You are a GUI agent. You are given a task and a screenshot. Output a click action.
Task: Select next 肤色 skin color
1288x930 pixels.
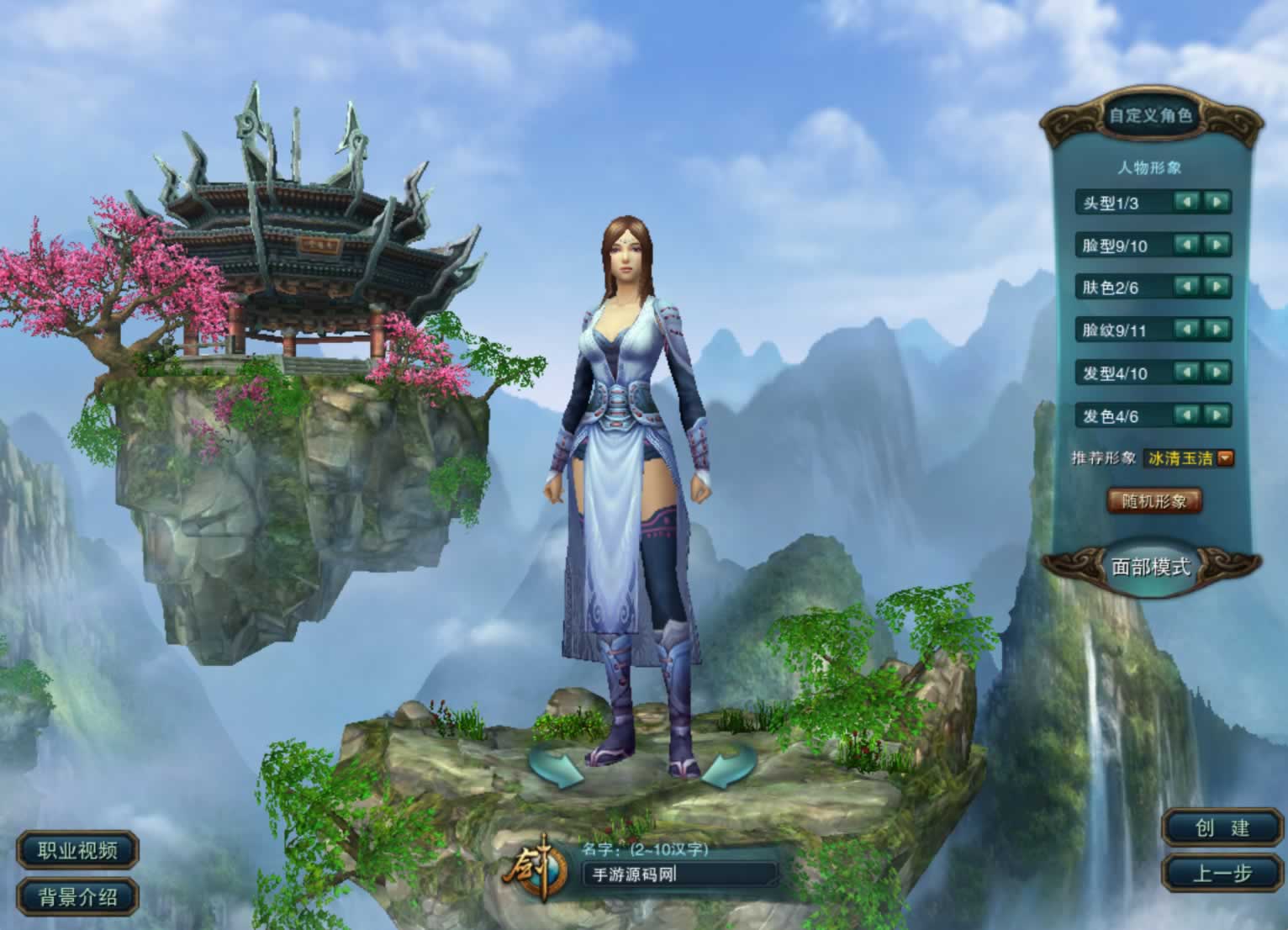point(1217,287)
